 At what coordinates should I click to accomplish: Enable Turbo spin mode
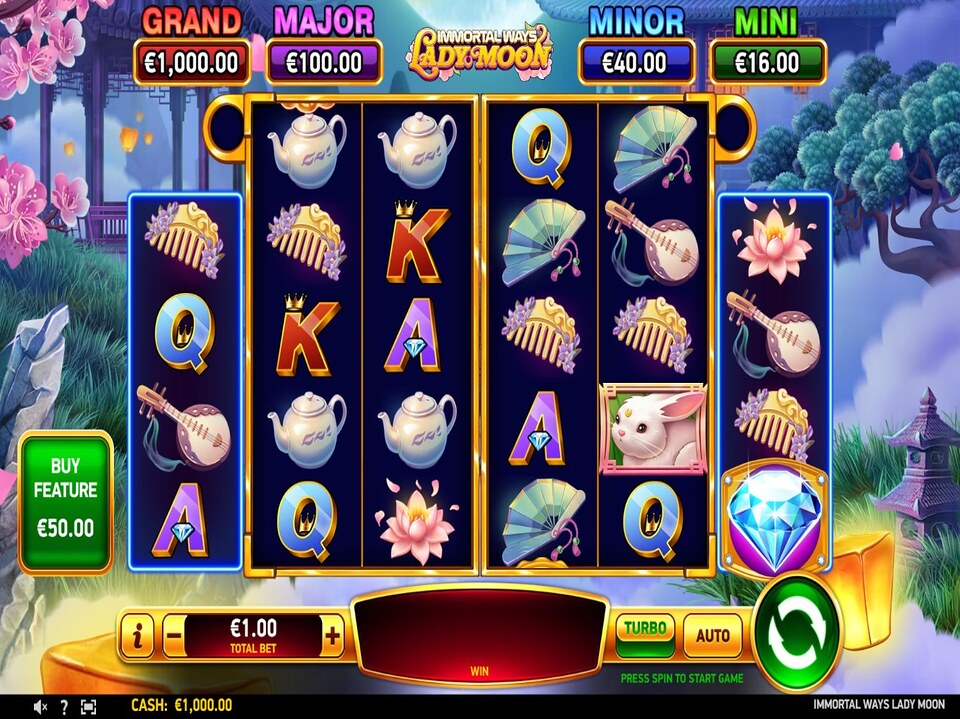(645, 634)
